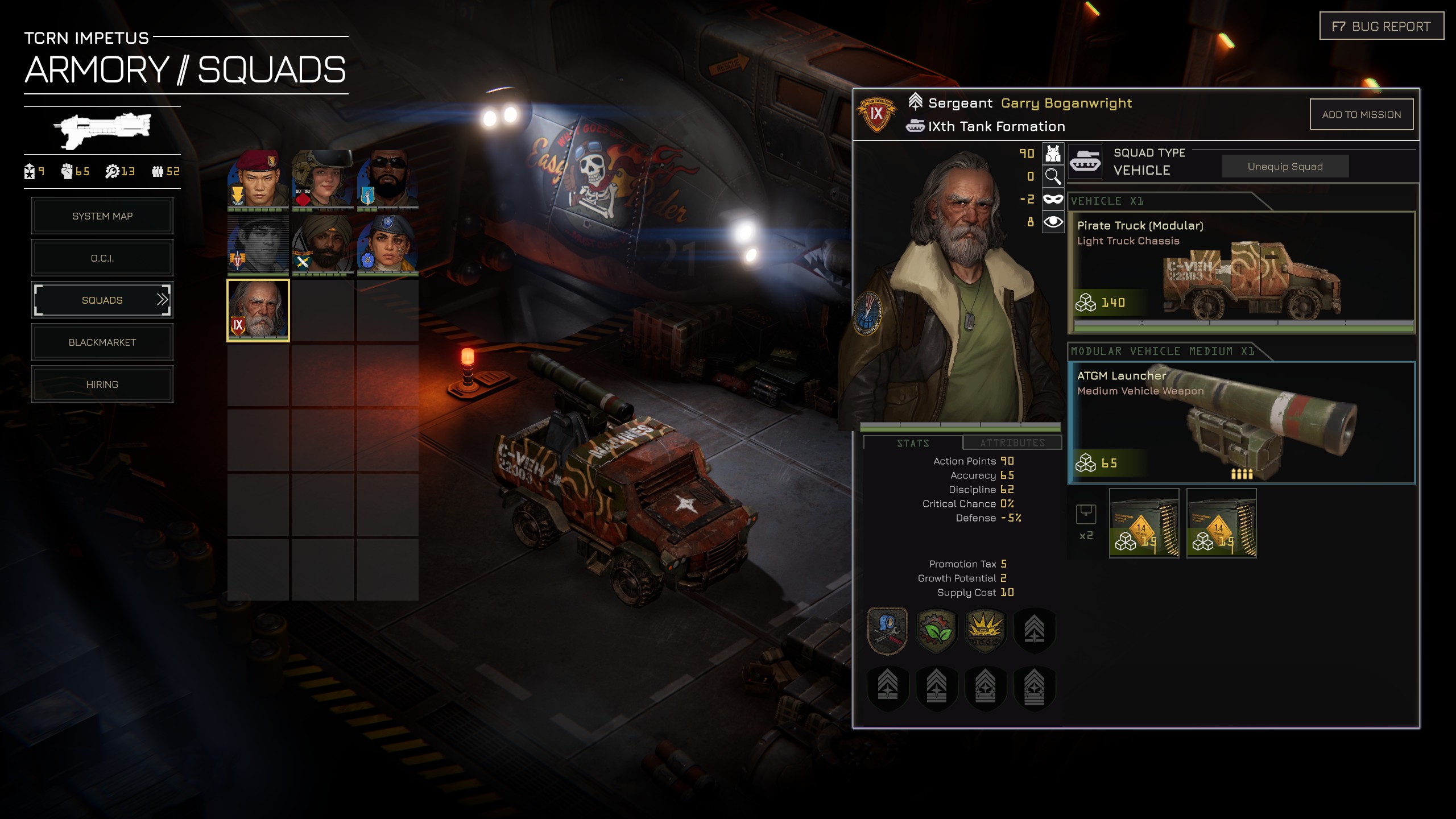
Task: Pick the sunglasses bearded soldier portrait
Action: click(x=388, y=180)
